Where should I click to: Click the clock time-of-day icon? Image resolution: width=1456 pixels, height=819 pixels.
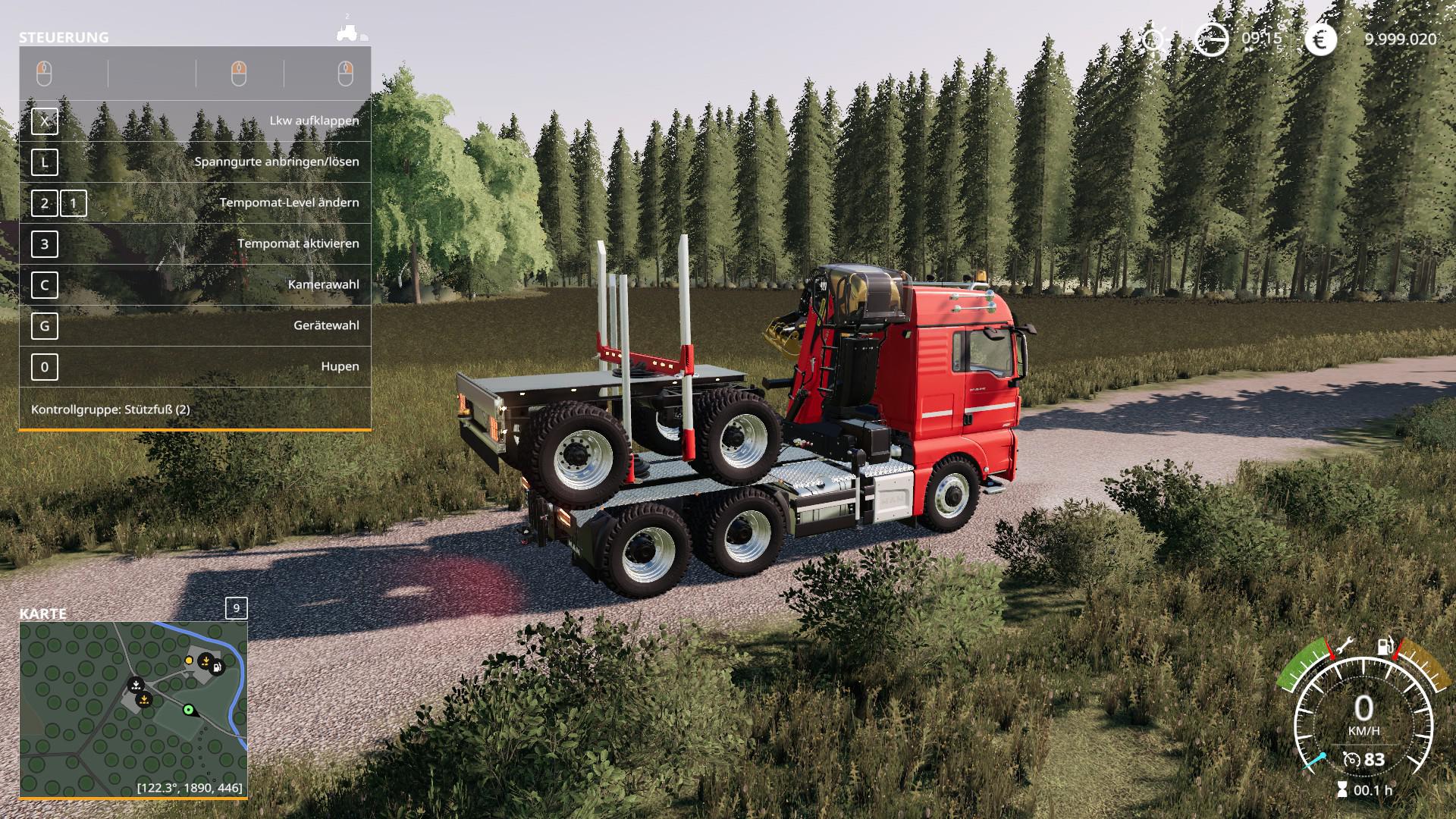click(1211, 39)
